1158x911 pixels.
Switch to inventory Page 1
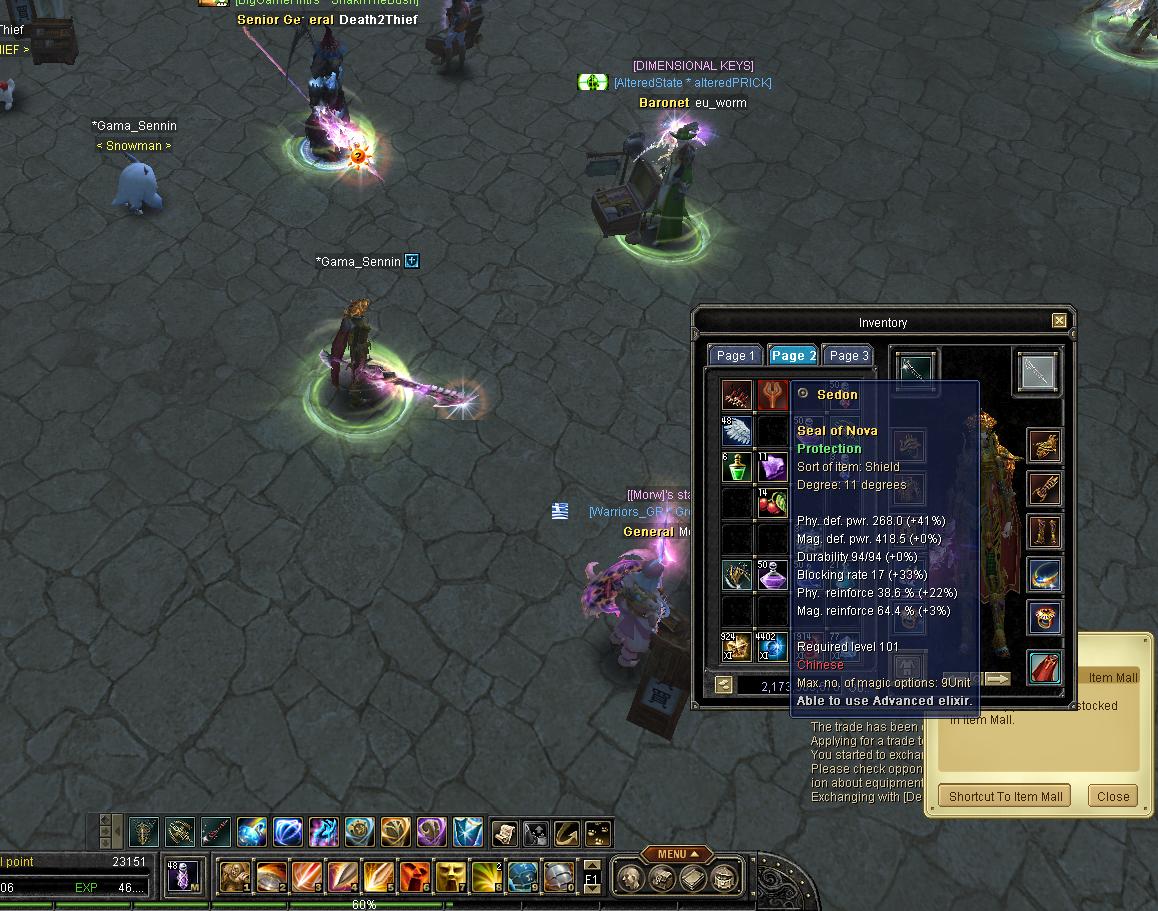[735, 356]
